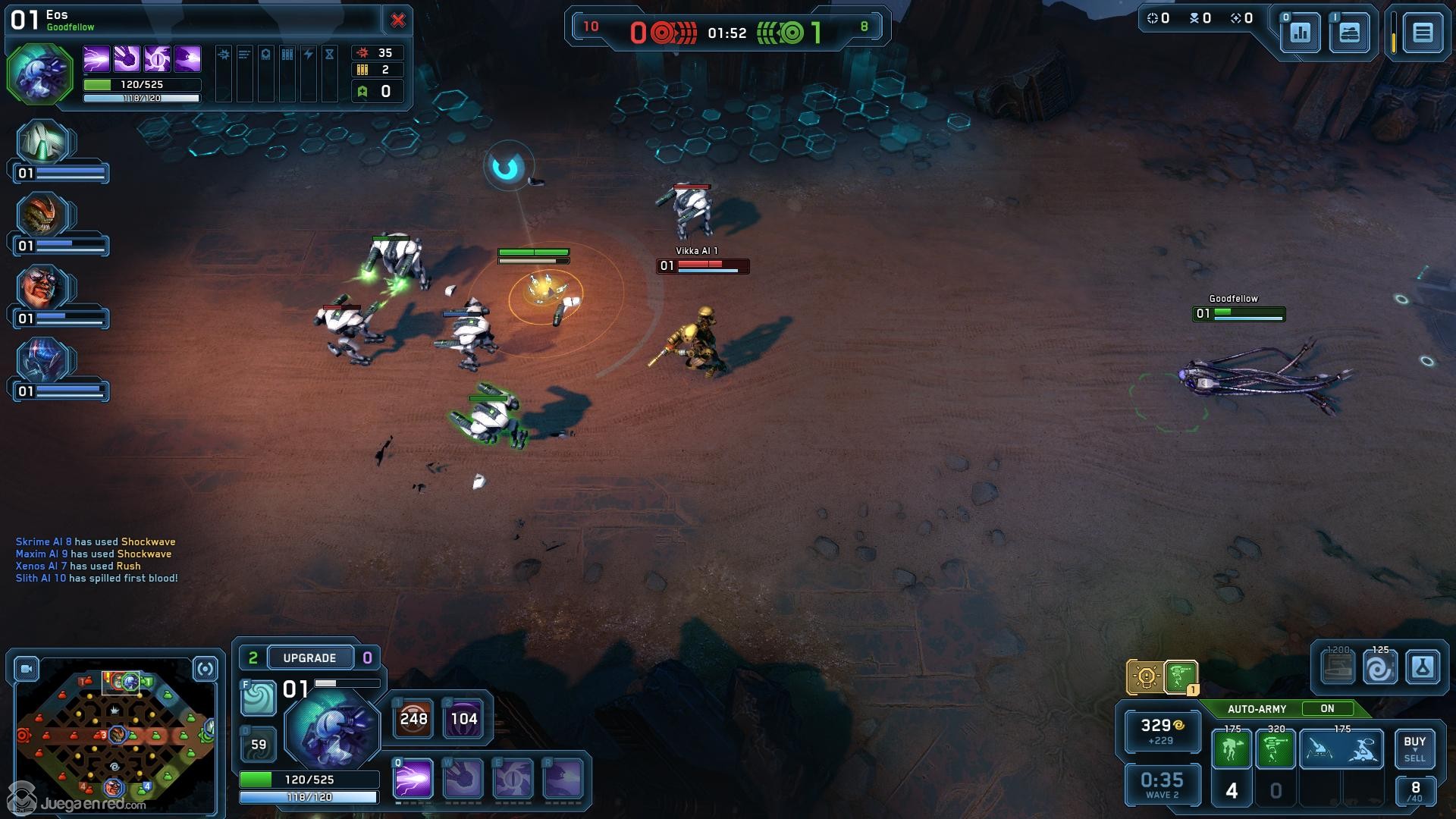Select the top teammate portrait with crystal
This screenshot has height=819, width=1456.
click(43, 143)
